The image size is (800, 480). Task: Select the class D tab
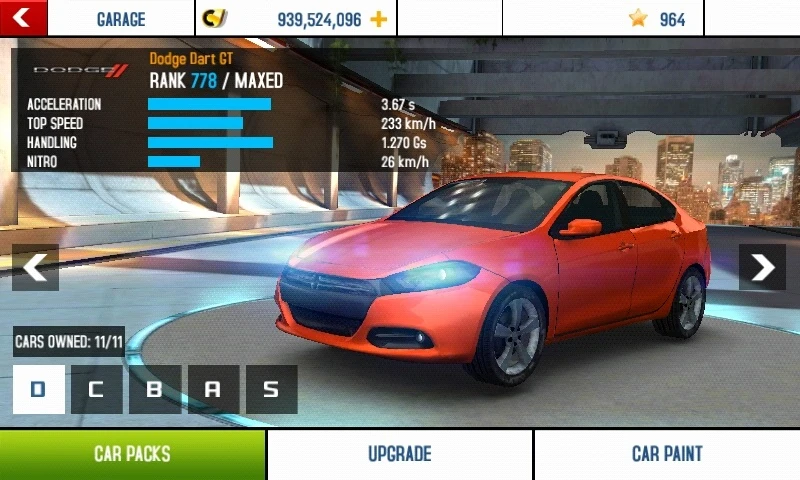click(x=39, y=389)
